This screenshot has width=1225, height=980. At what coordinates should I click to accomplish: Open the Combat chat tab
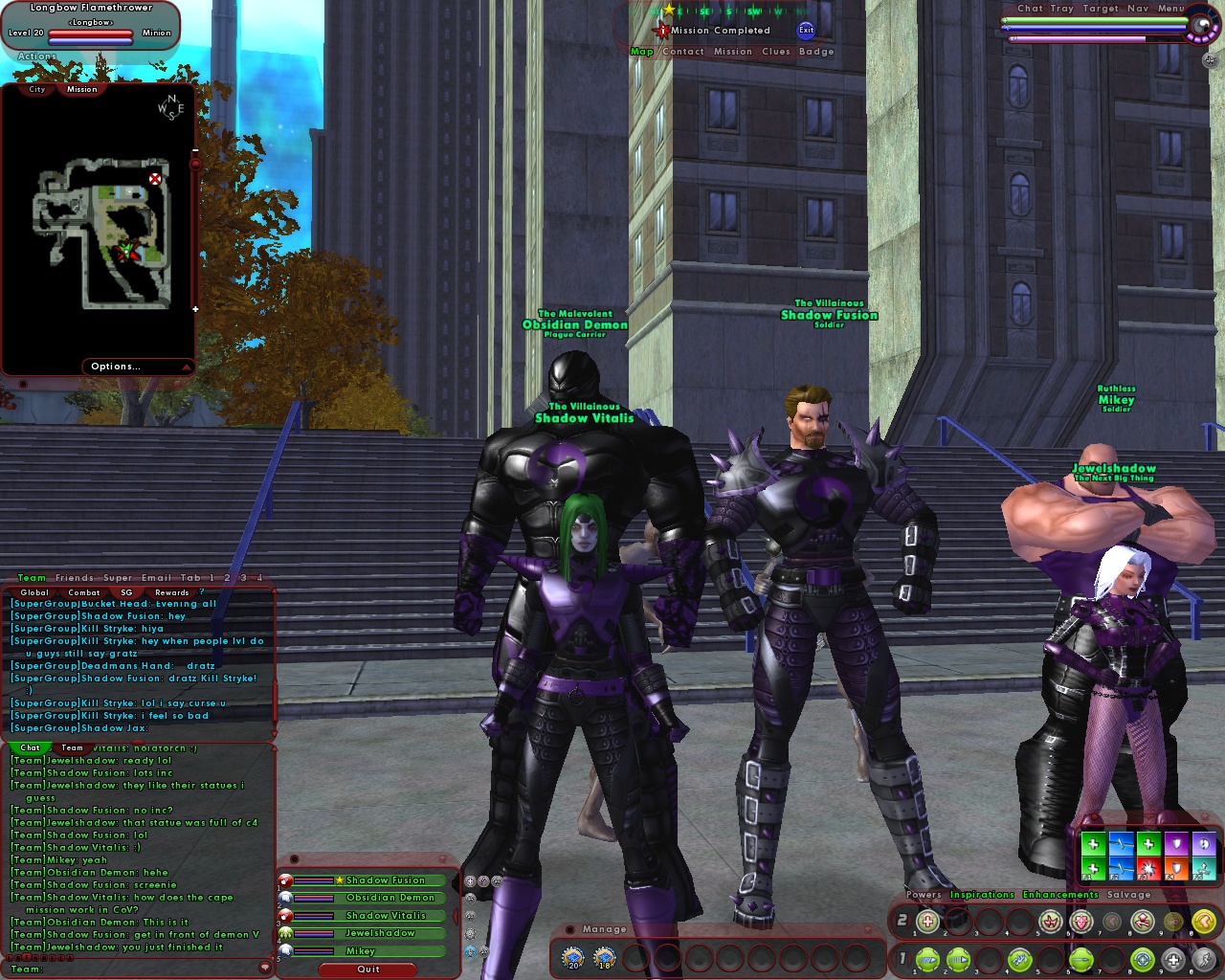[x=84, y=592]
